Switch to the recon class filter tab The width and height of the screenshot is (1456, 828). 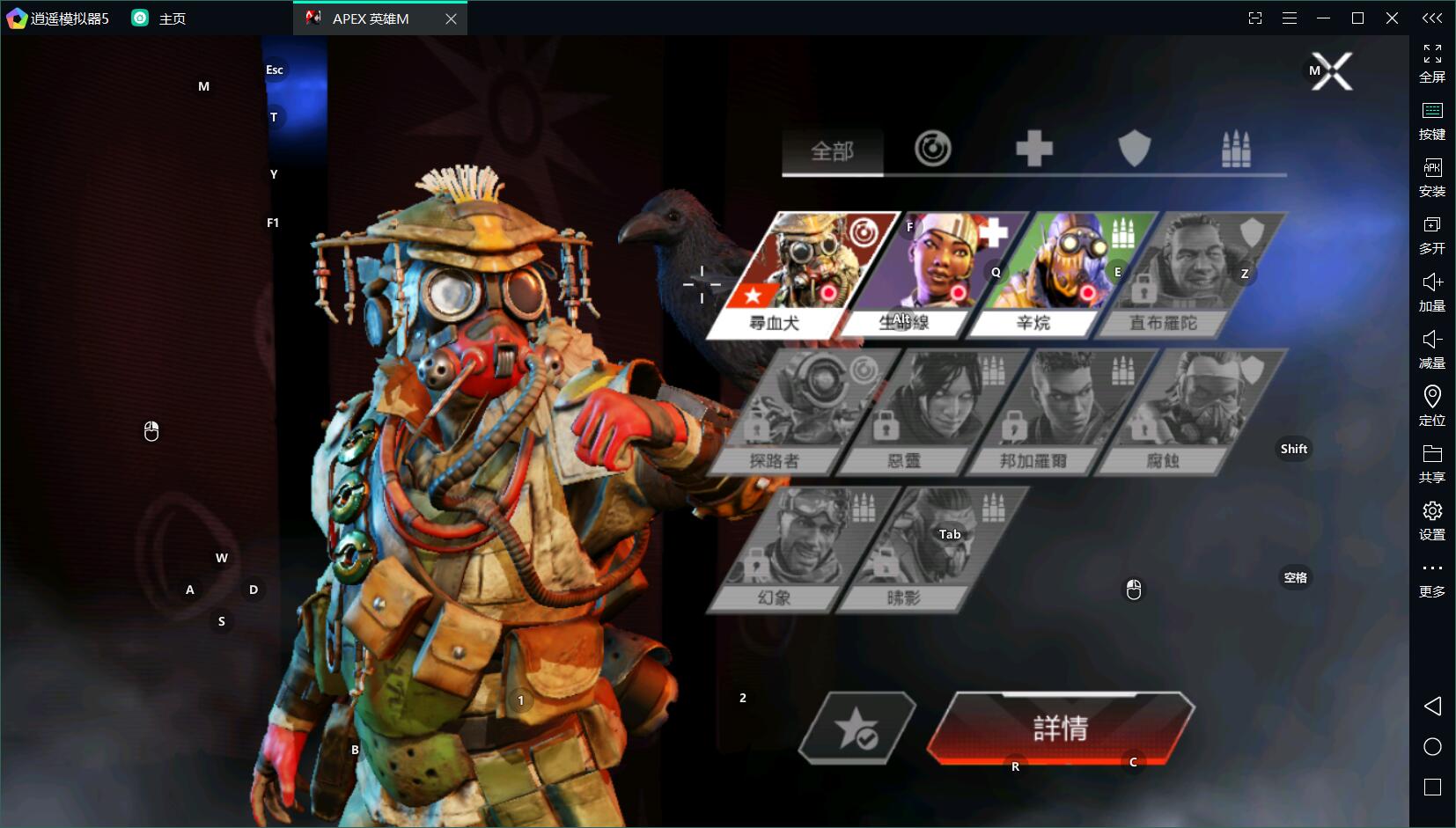(932, 149)
